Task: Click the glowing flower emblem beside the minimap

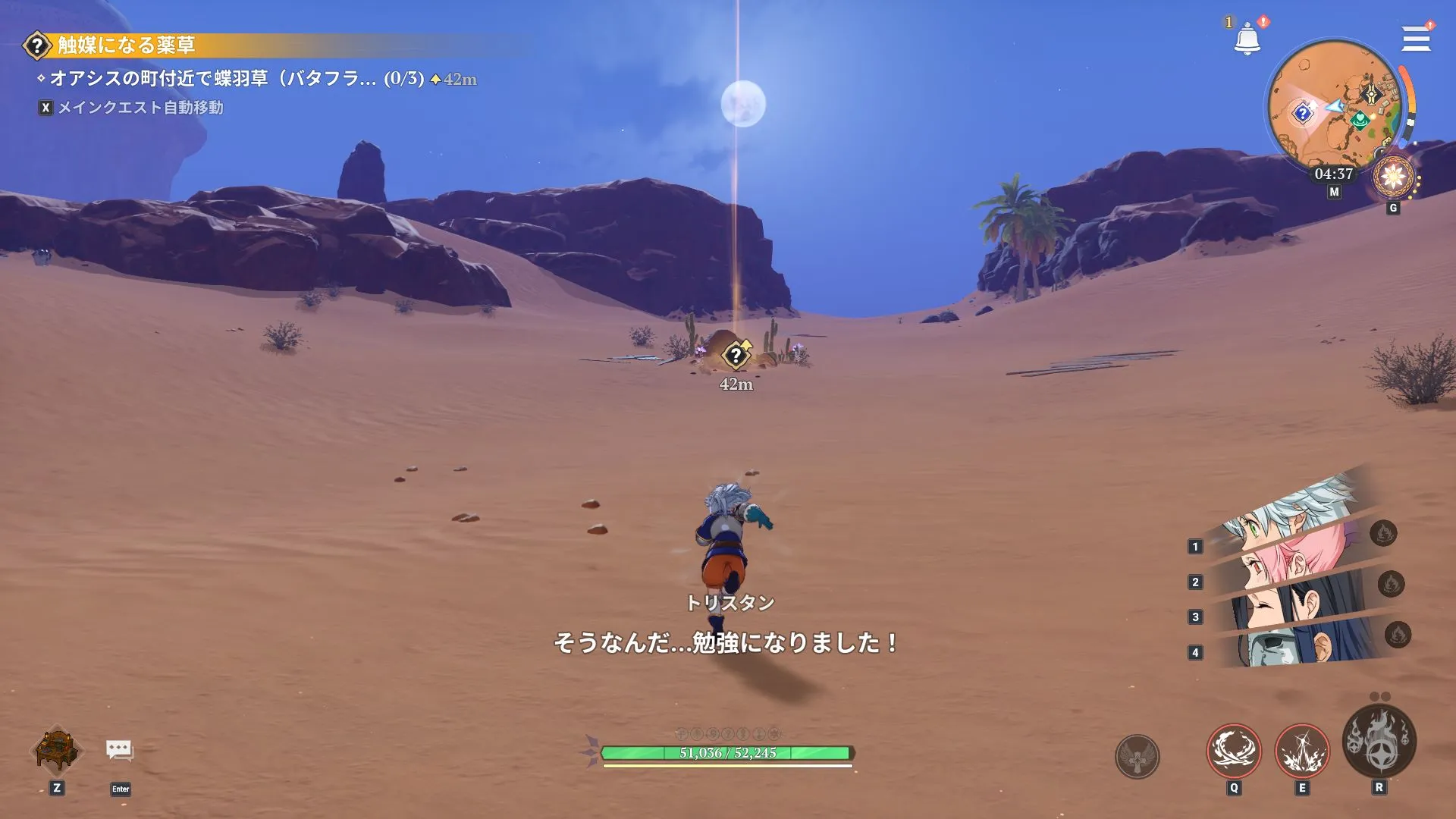Action: coord(1394,176)
